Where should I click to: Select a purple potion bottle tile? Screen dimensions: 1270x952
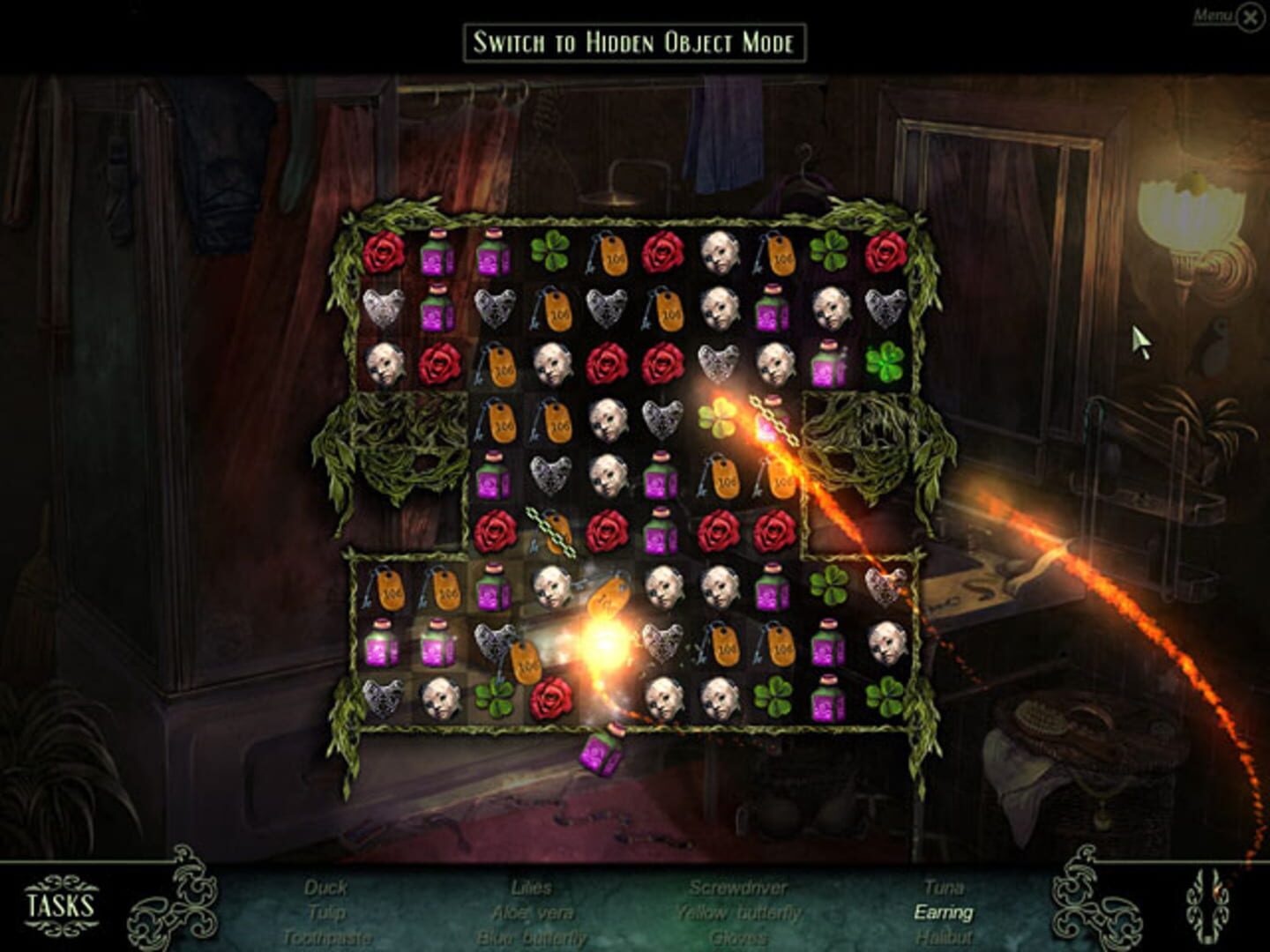pos(438,256)
